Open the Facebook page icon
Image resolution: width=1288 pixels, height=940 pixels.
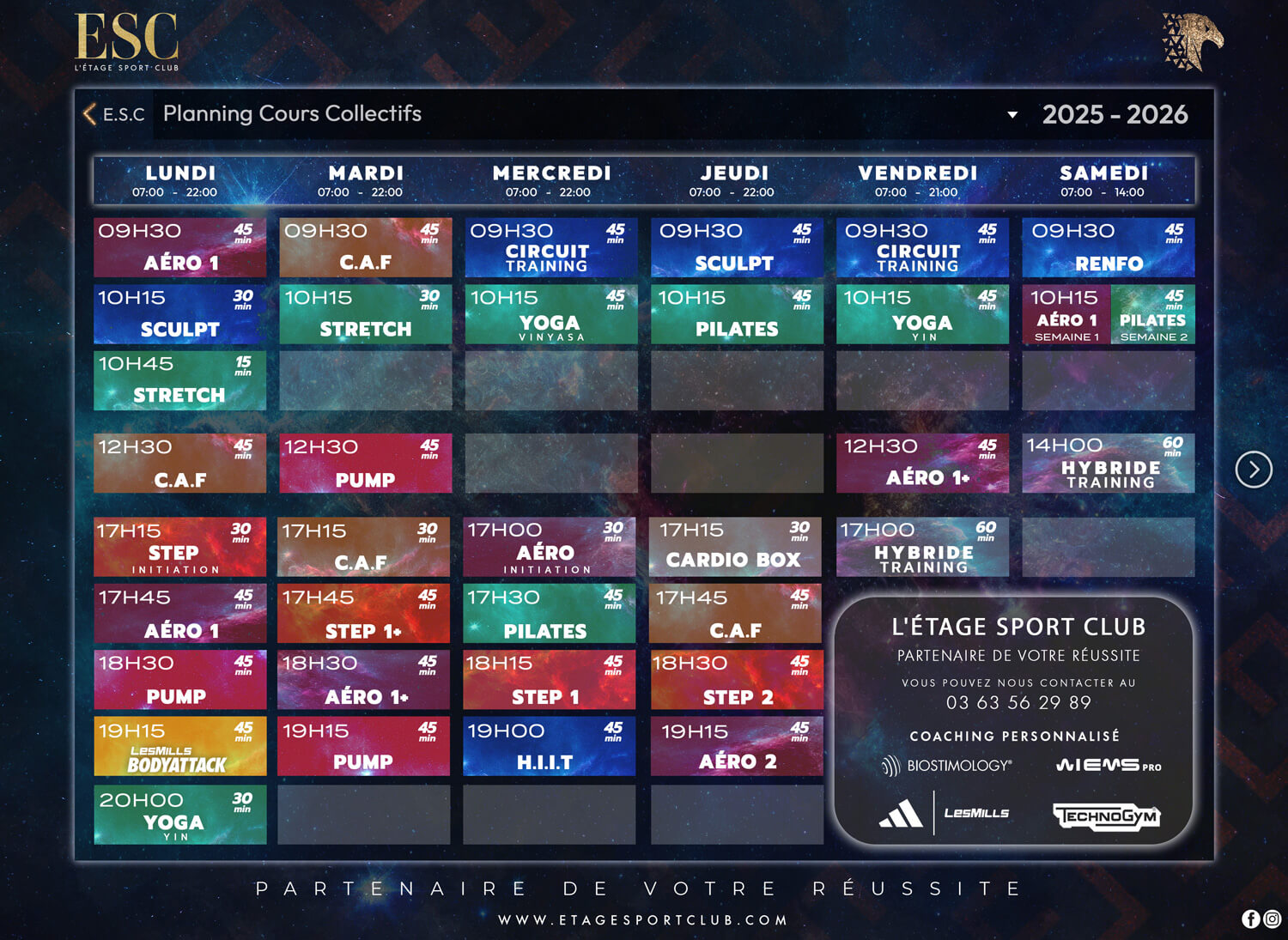[1251, 919]
